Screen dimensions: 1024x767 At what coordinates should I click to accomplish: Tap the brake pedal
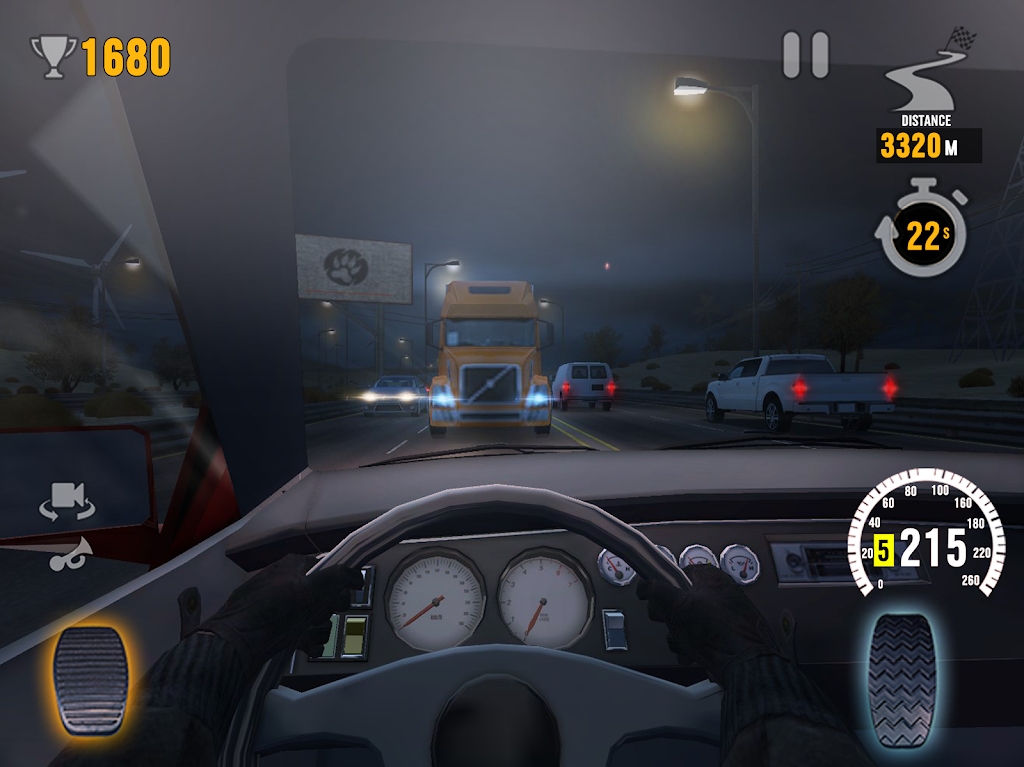point(90,679)
